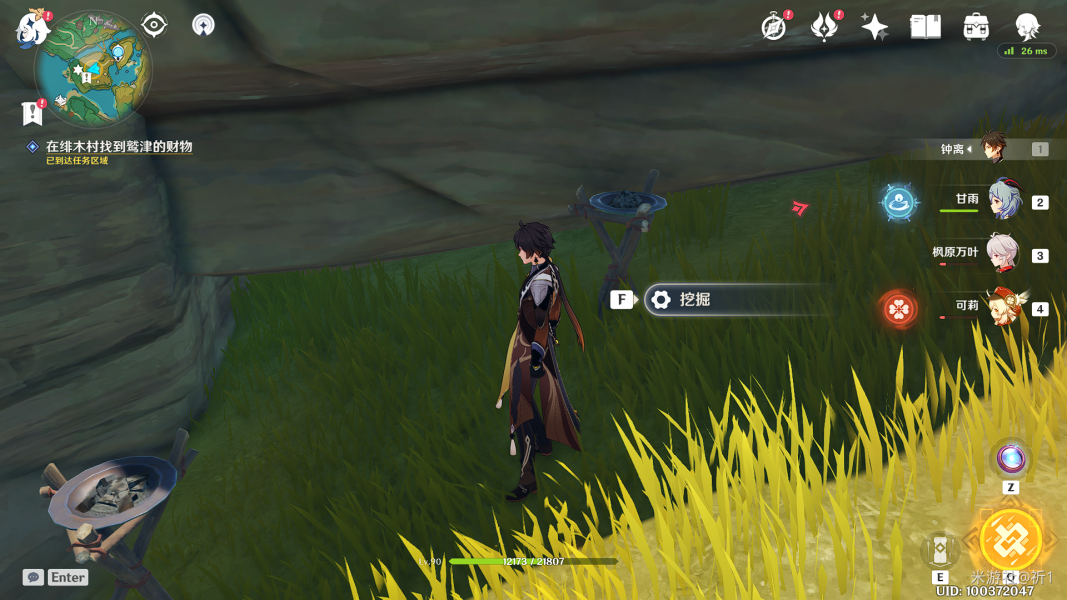Activate the golden elemental burst
This screenshot has width=1067, height=600.
1011,540
